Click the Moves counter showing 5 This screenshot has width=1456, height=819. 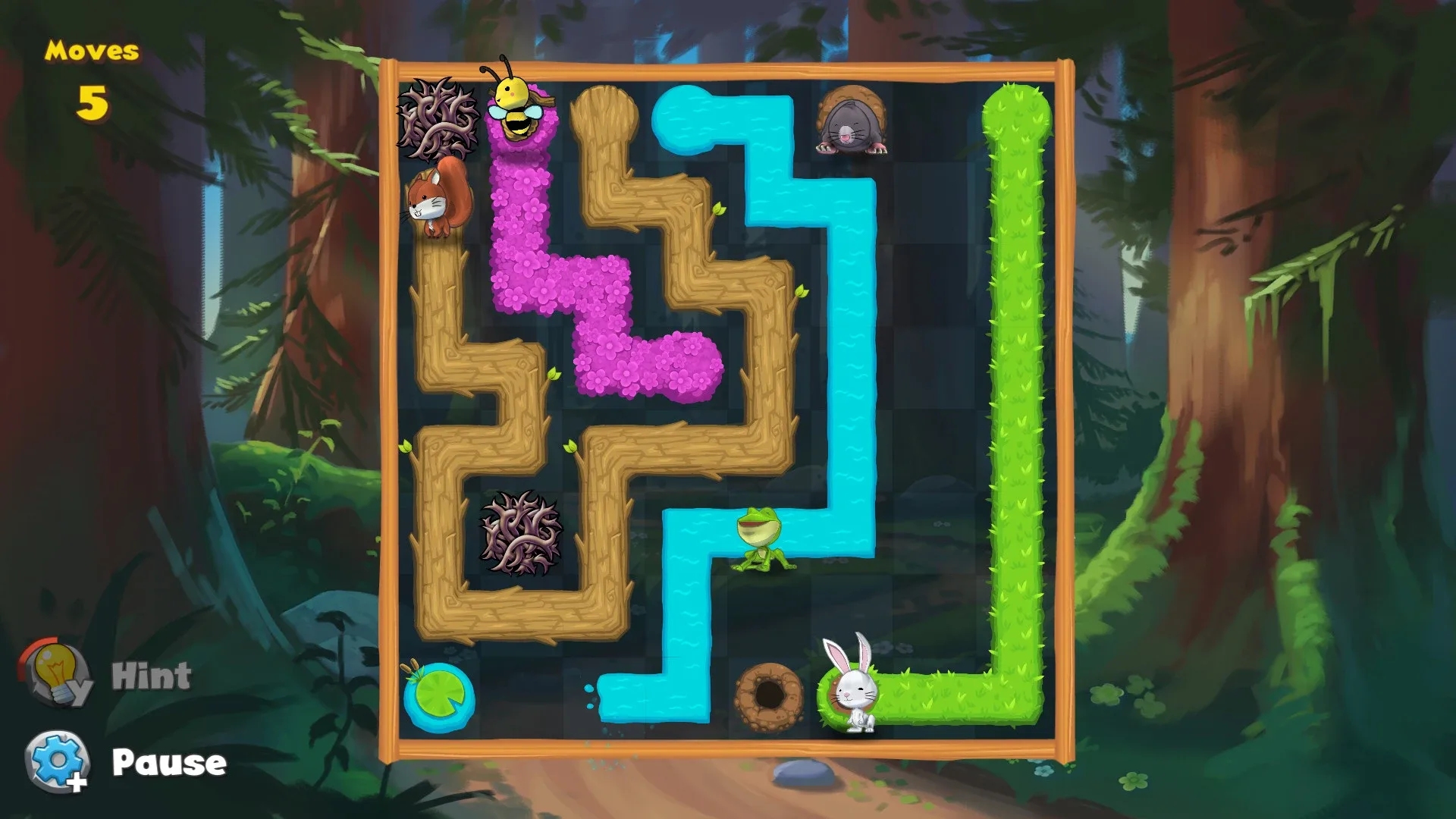point(91,76)
